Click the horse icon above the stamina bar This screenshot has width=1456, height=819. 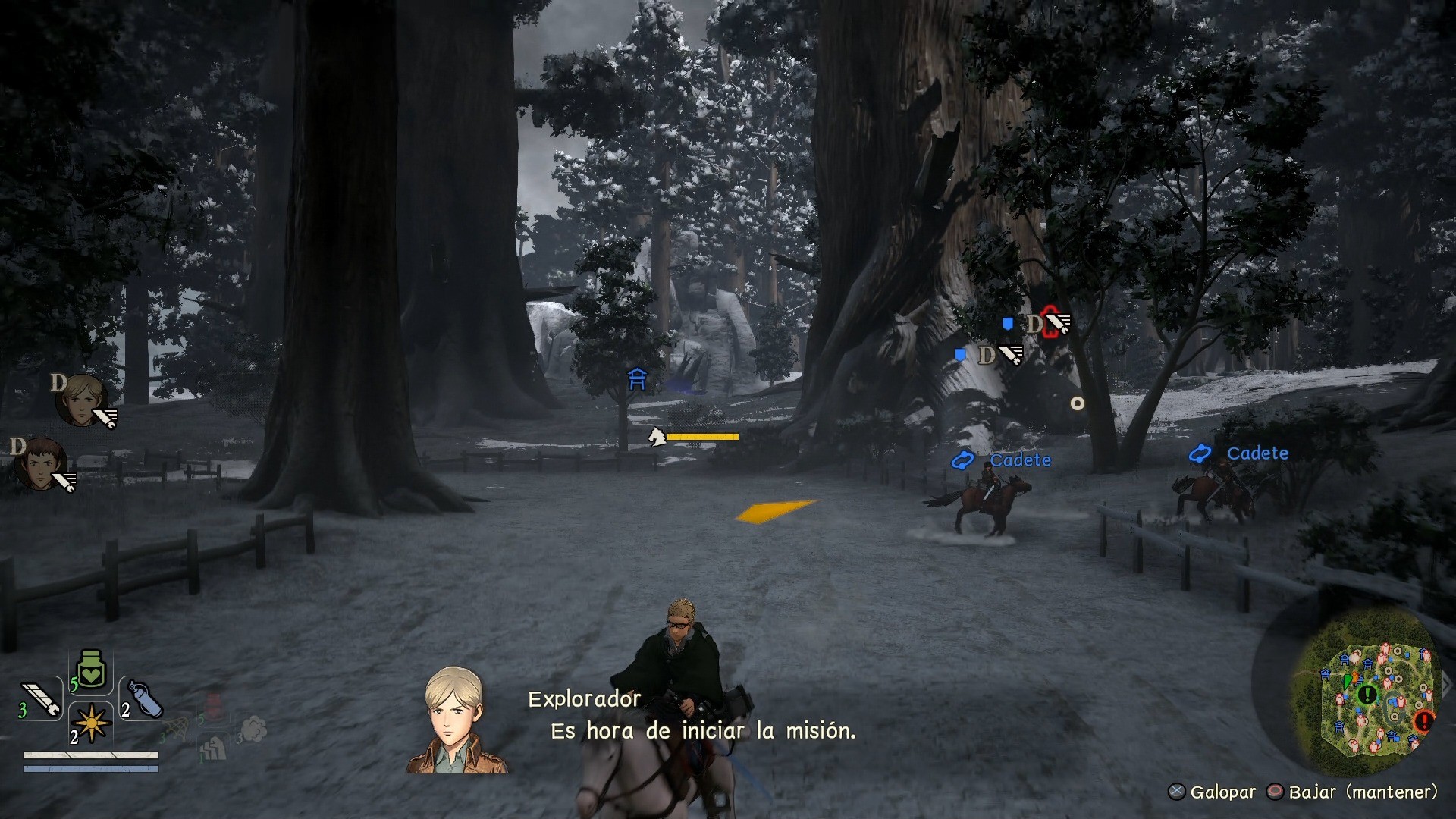tap(658, 436)
